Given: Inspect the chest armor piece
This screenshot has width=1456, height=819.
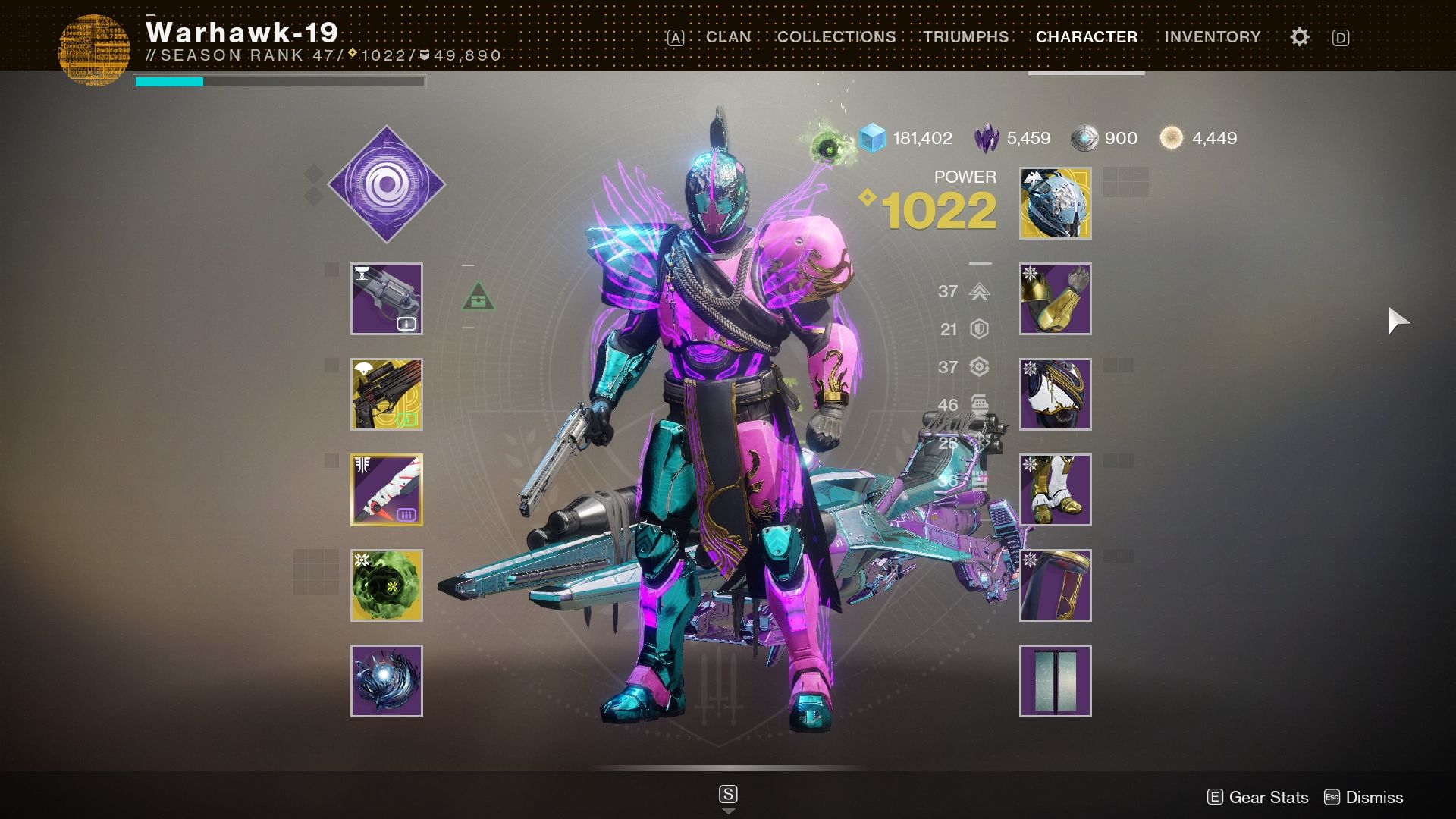Looking at the screenshot, I should click(1055, 394).
